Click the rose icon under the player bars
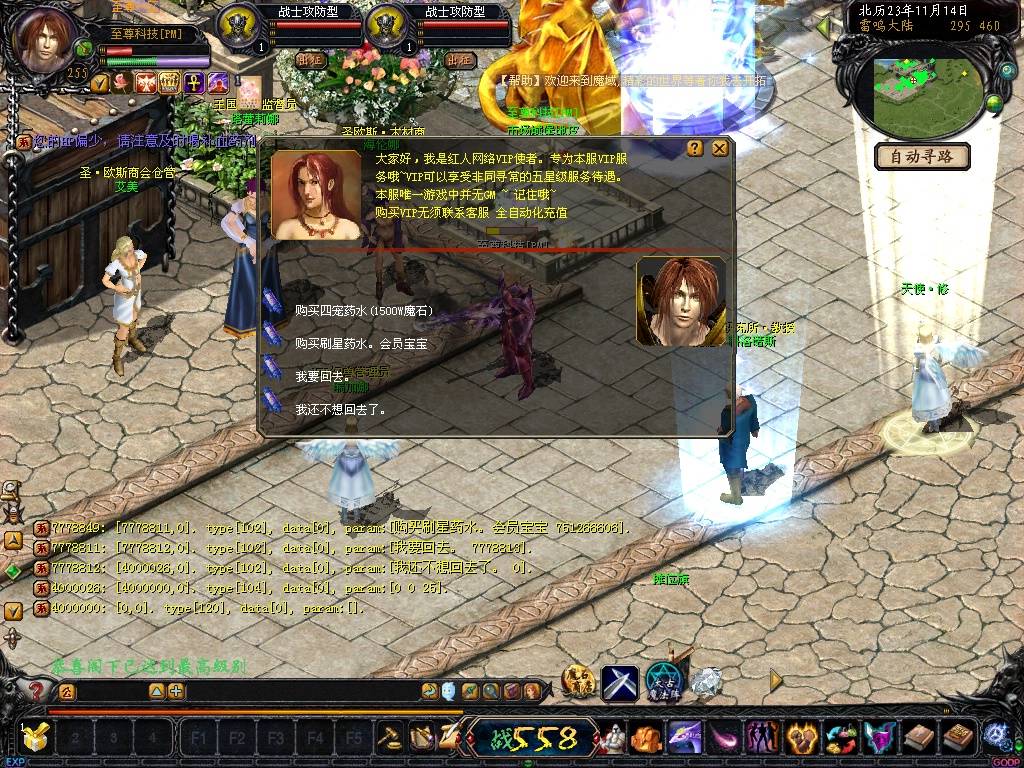 (122, 82)
